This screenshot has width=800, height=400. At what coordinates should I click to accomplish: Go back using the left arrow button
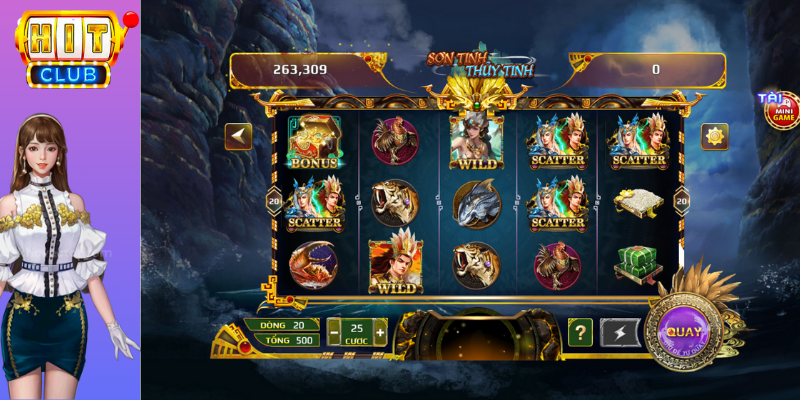coord(238,136)
